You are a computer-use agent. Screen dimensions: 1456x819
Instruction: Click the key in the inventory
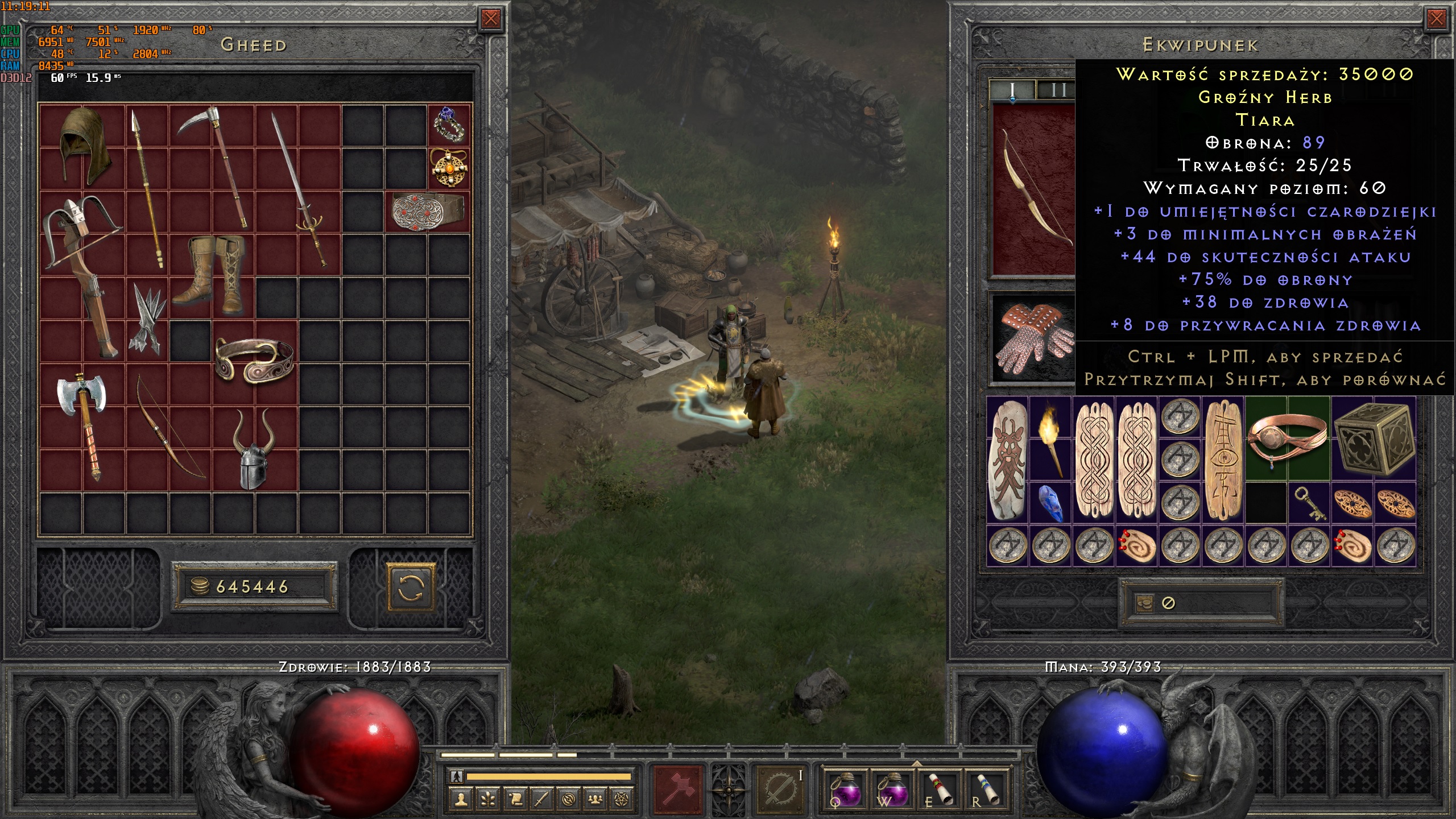tap(1309, 503)
